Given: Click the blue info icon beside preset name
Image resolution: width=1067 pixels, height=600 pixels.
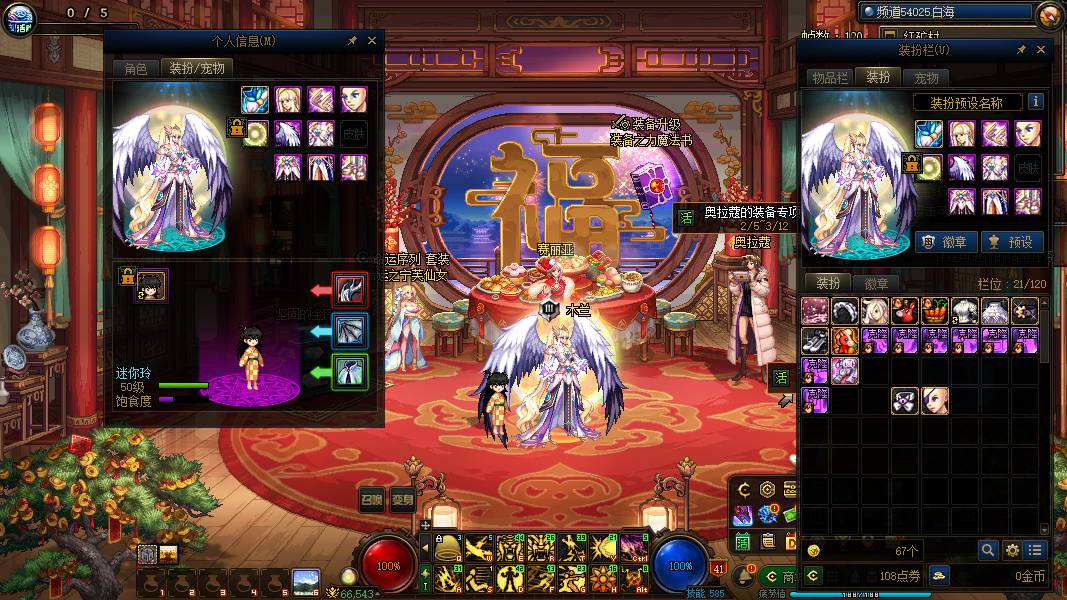Looking at the screenshot, I should [x=1036, y=102].
